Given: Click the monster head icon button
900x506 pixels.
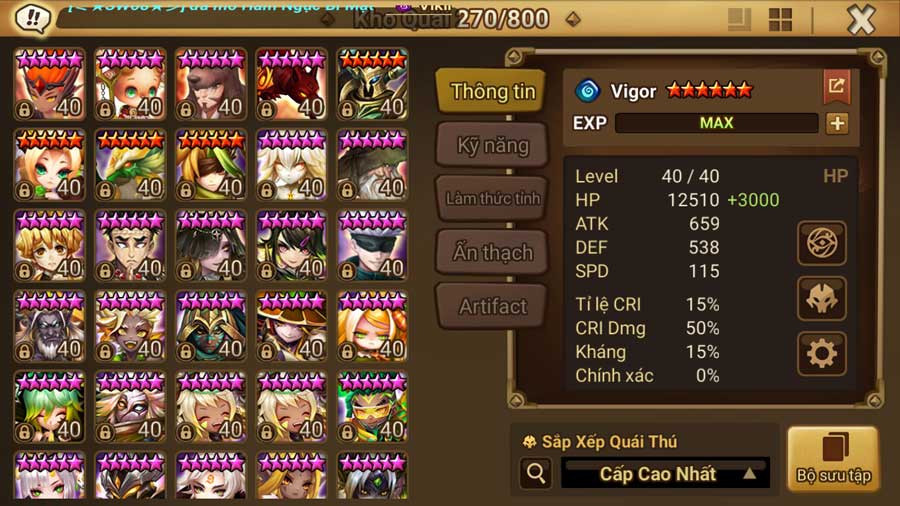Looking at the screenshot, I should coord(822,298).
